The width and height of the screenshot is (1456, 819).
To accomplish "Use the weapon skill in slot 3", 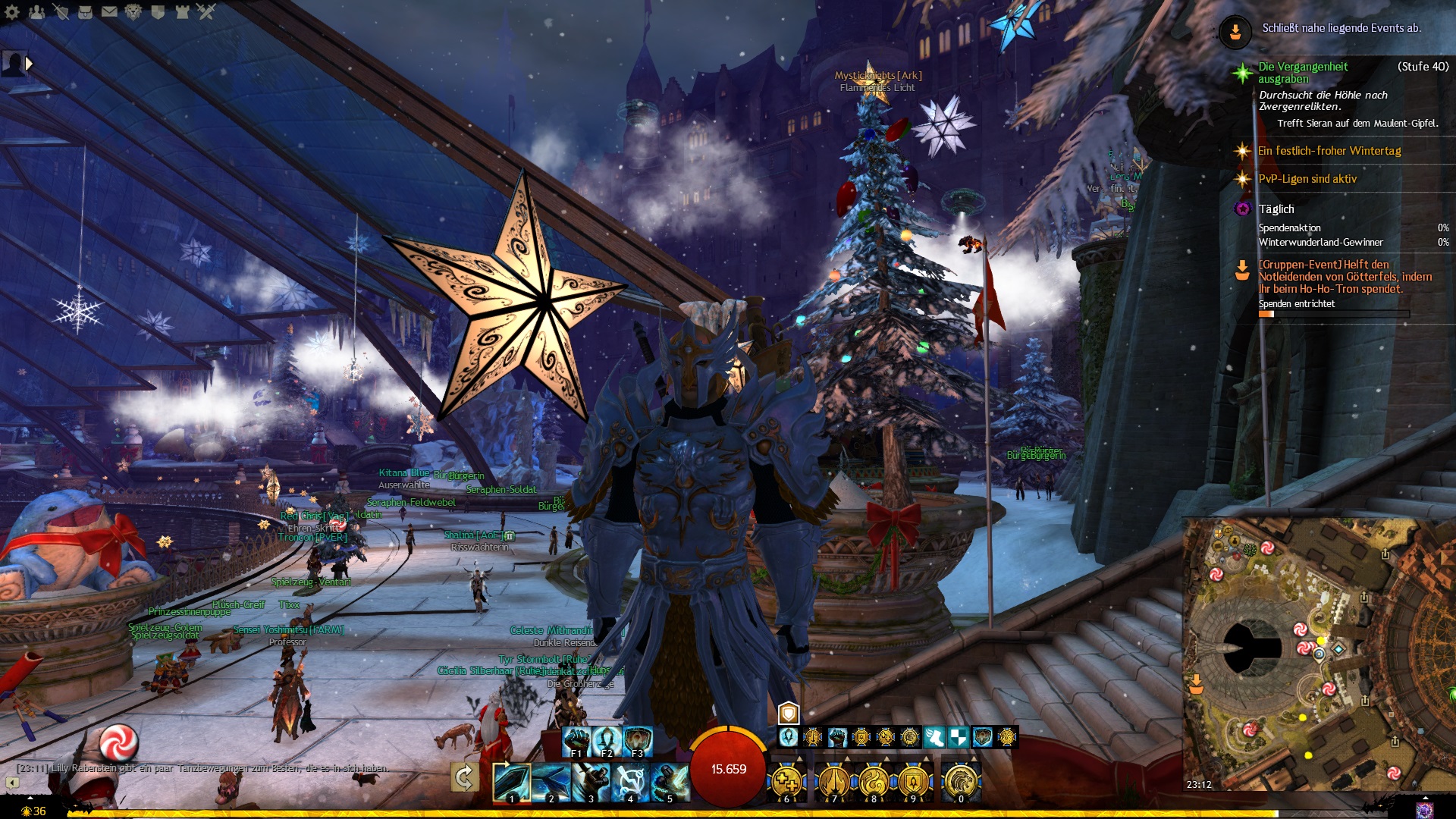I will click(x=590, y=781).
